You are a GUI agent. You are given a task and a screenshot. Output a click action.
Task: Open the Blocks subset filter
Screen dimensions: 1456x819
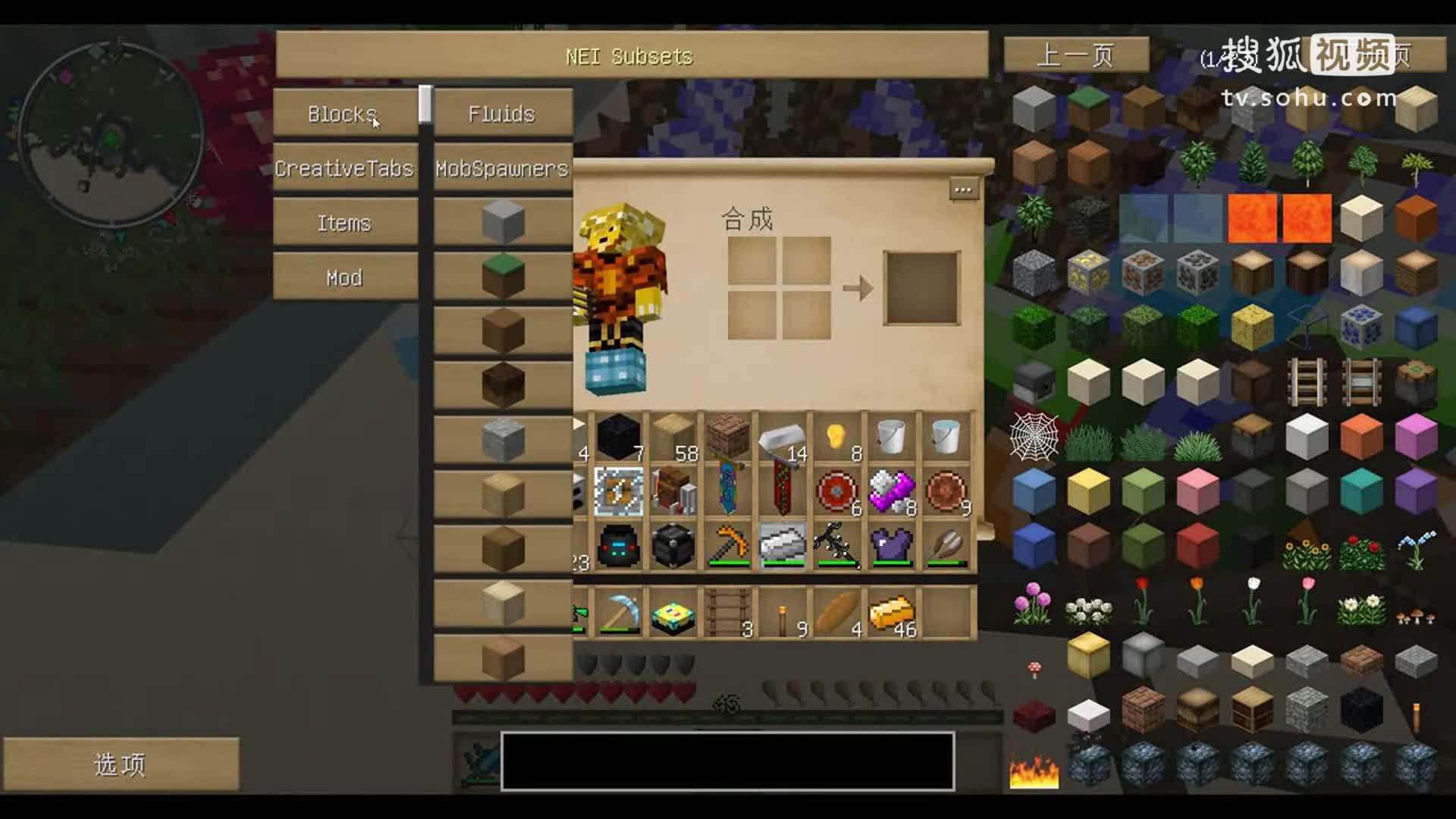[x=343, y=114]
